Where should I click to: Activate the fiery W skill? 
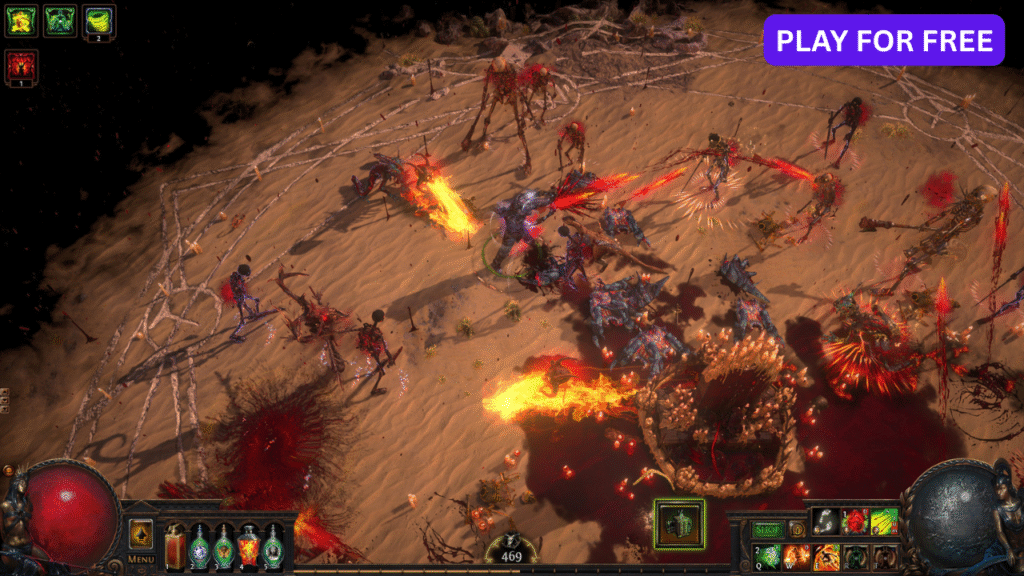click(797, 557)
